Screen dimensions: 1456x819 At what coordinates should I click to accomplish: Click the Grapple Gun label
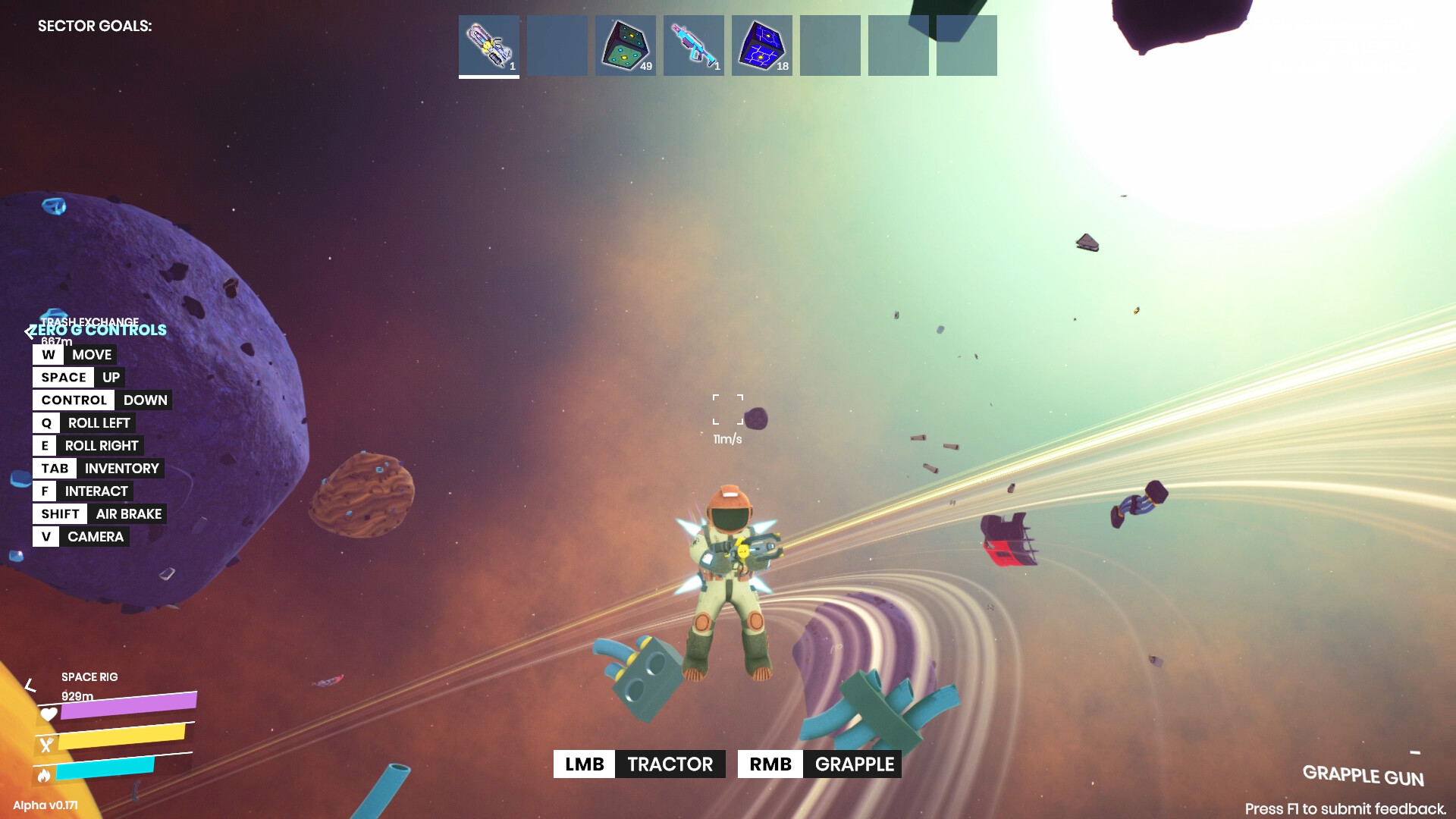click(x=1363, y=777)
